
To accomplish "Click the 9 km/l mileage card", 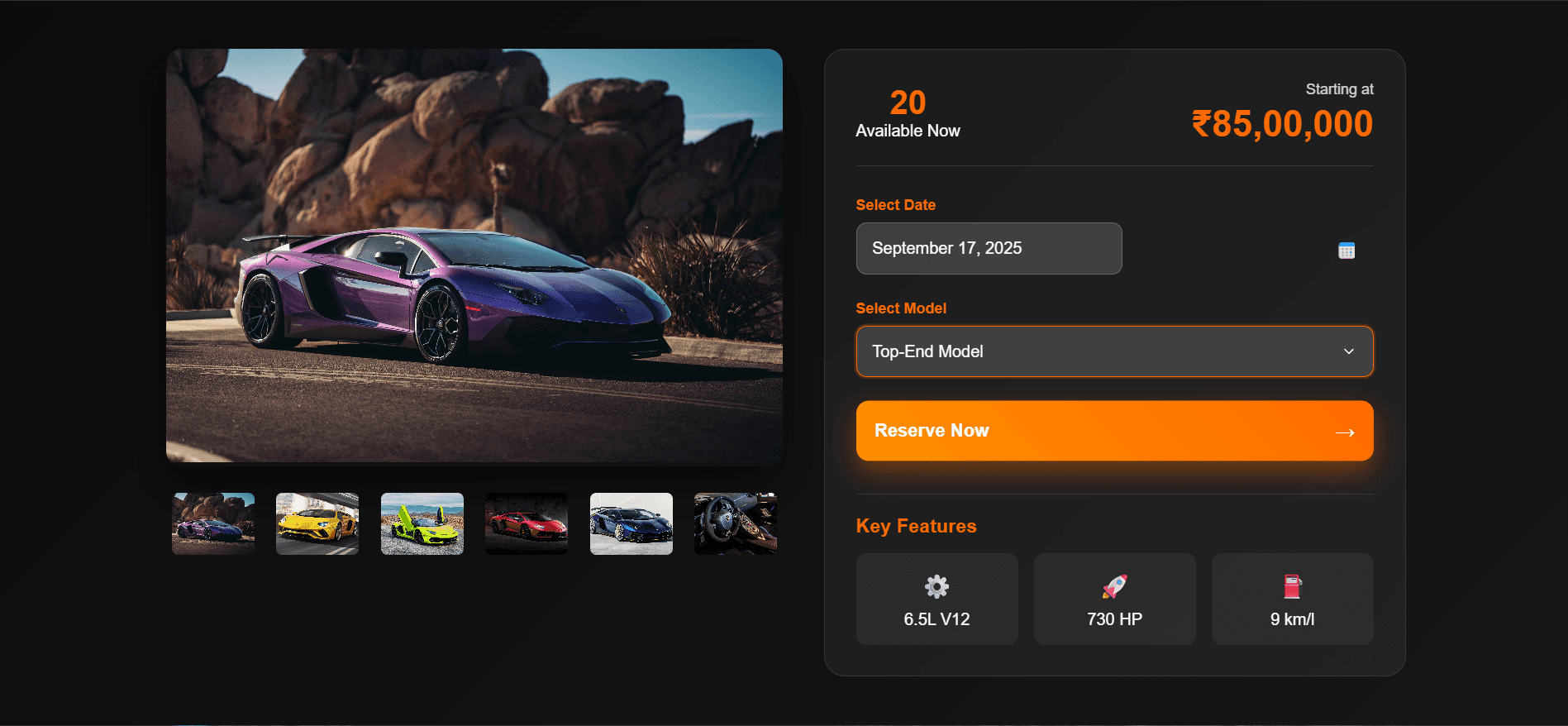I will (1292, 599).
